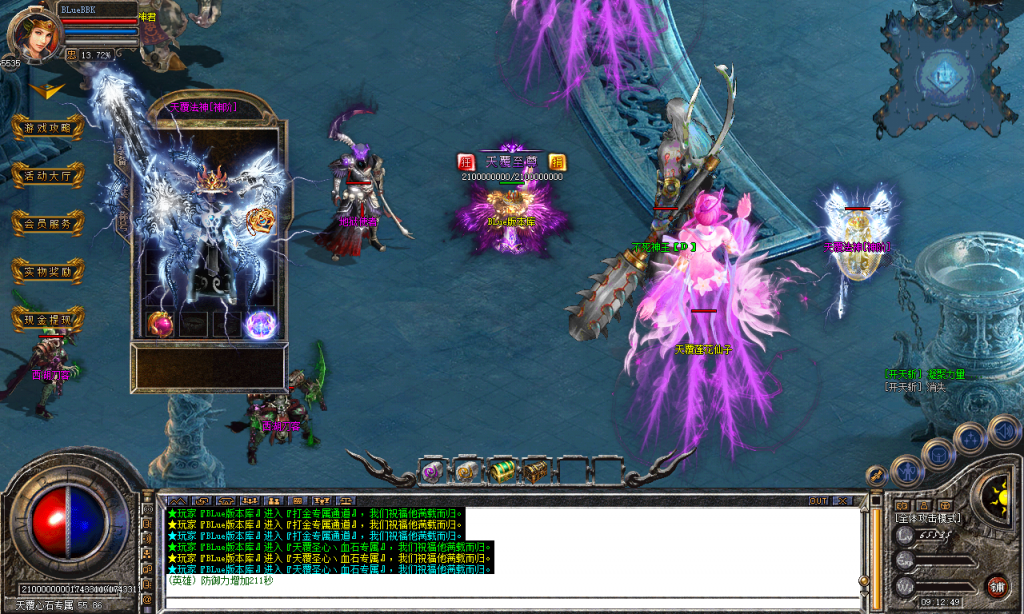This screenshot has width=1024, height=614.
Task: Select the pink orb equipment slot
Action: tap(161, 323)
